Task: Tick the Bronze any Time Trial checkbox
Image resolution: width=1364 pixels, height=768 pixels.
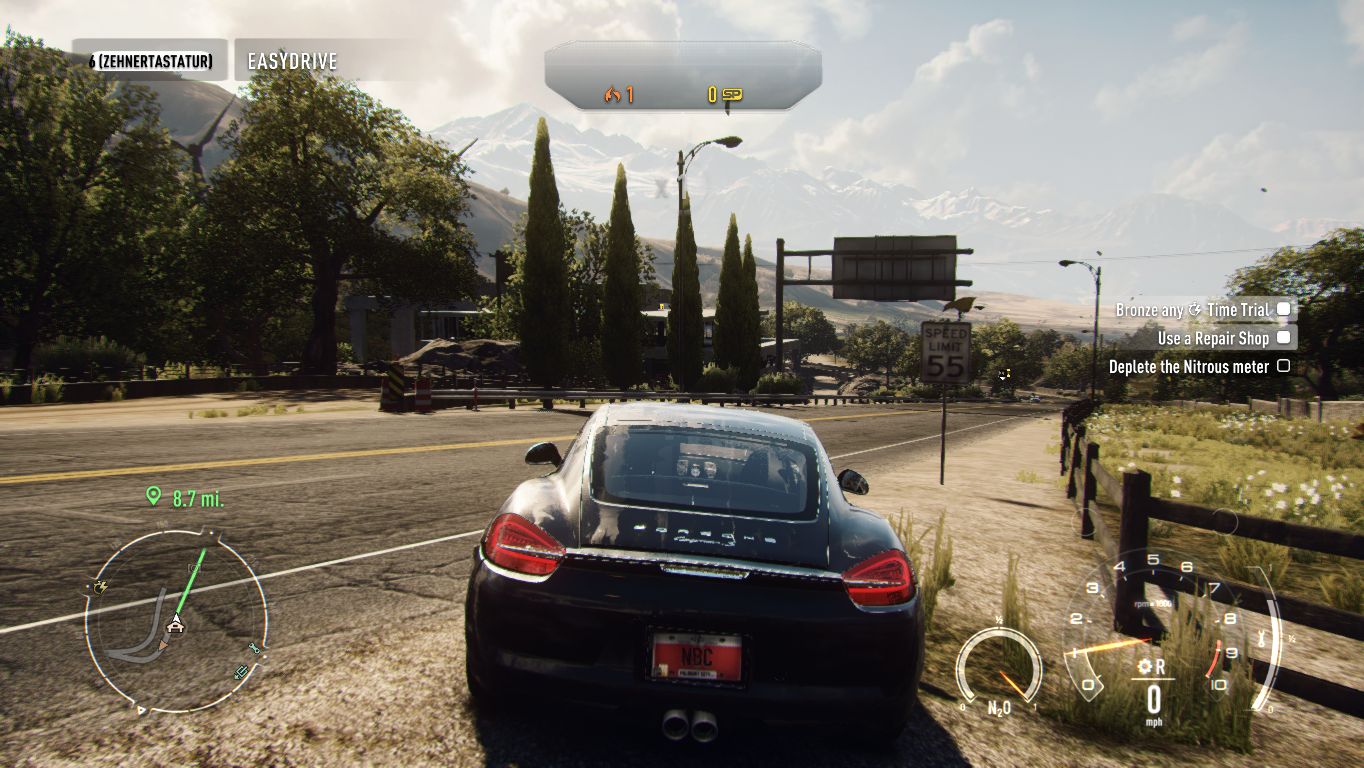Action: 1283,310
